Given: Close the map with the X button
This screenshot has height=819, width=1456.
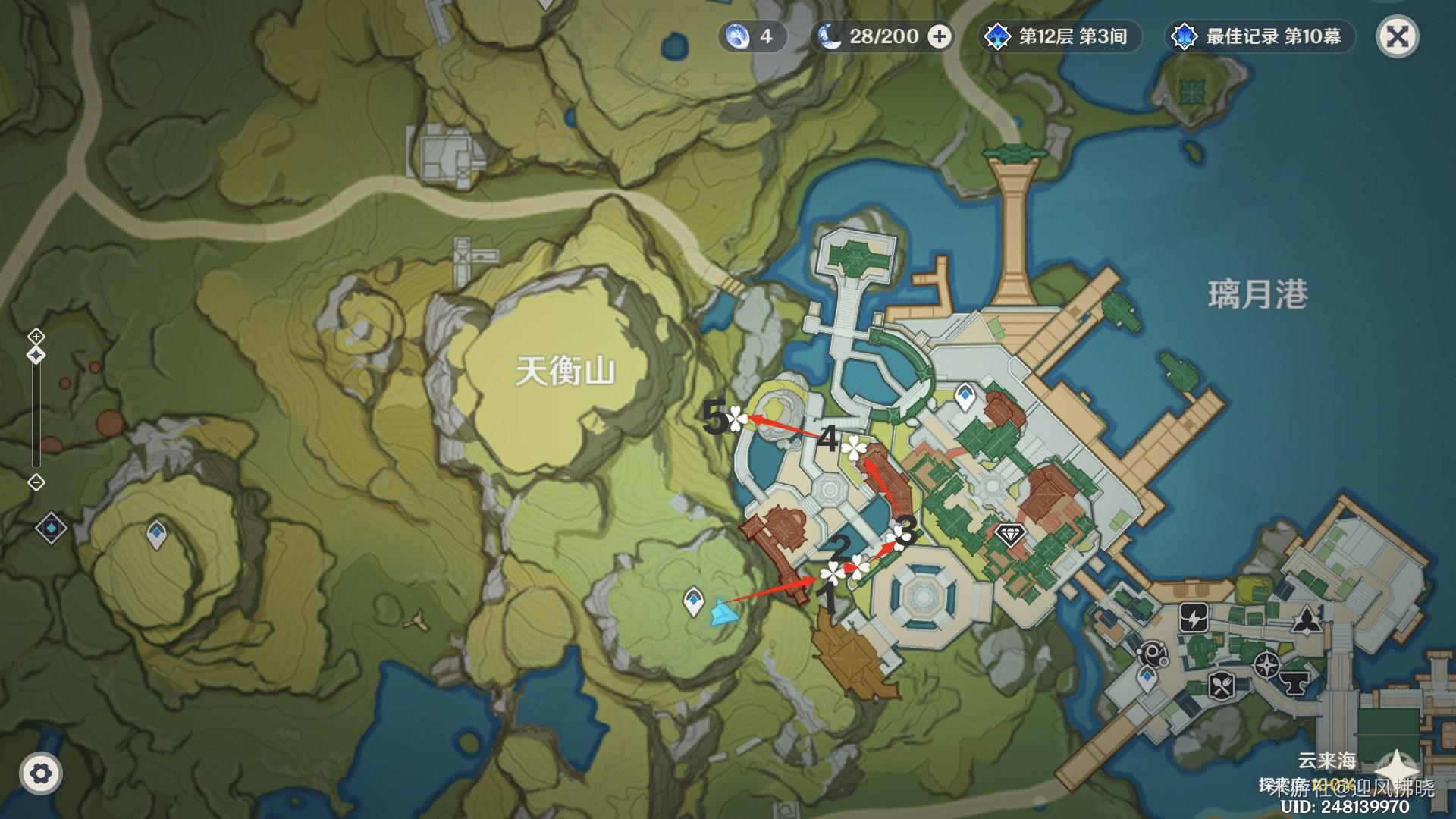Looking at the screenshot, I should [1397, 36].
